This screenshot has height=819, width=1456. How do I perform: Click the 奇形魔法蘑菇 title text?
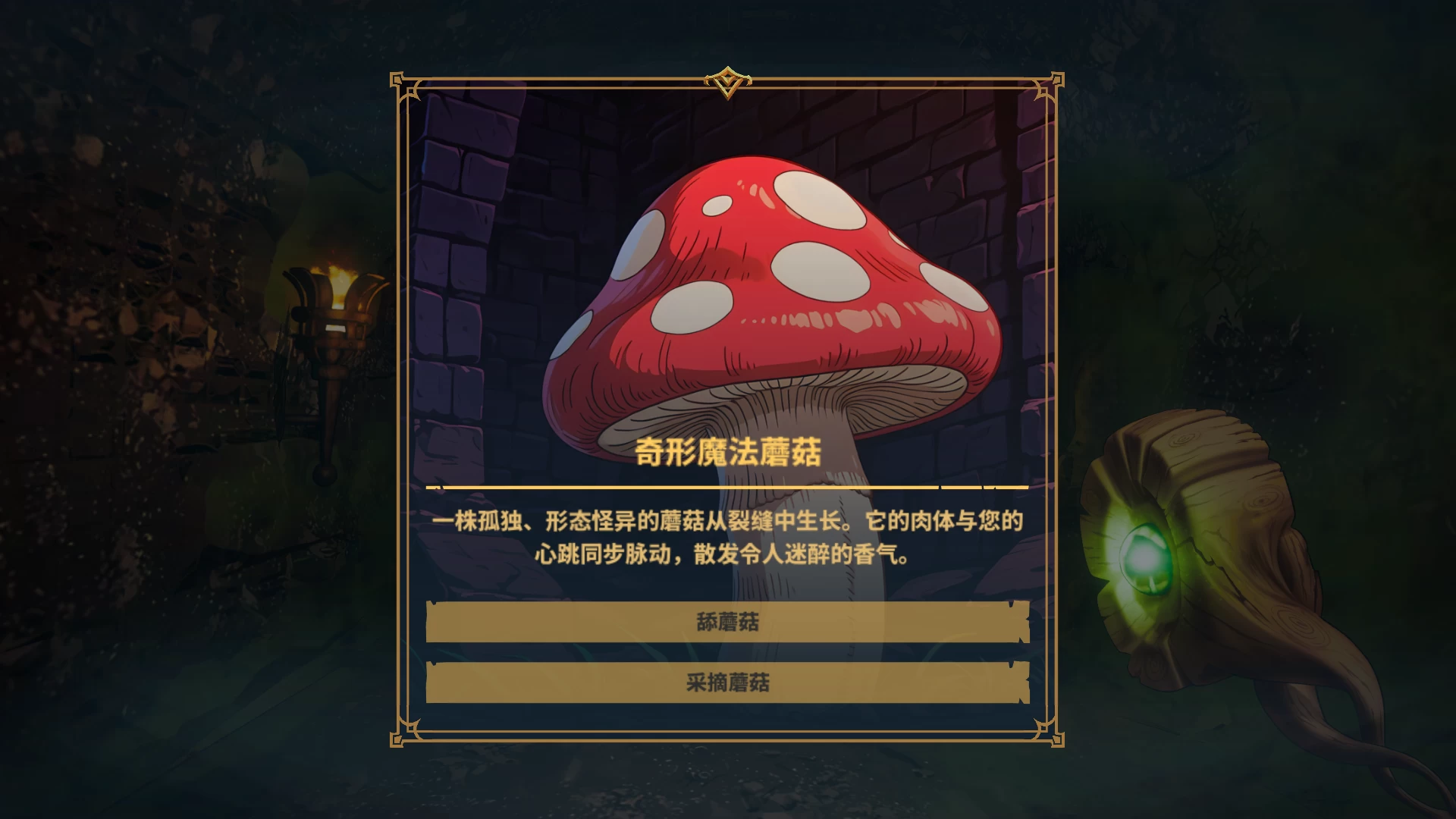728,449
